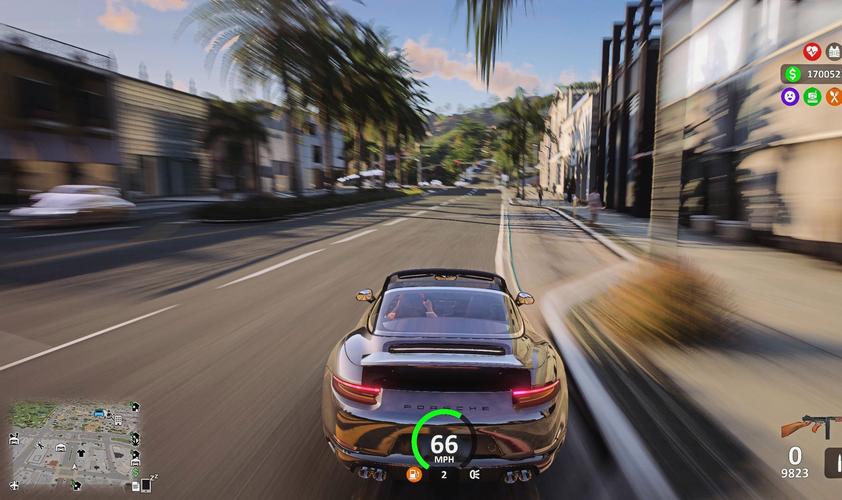Choose the Tommy gun weapon icon

pyautogui.click(x=806, y=427)
